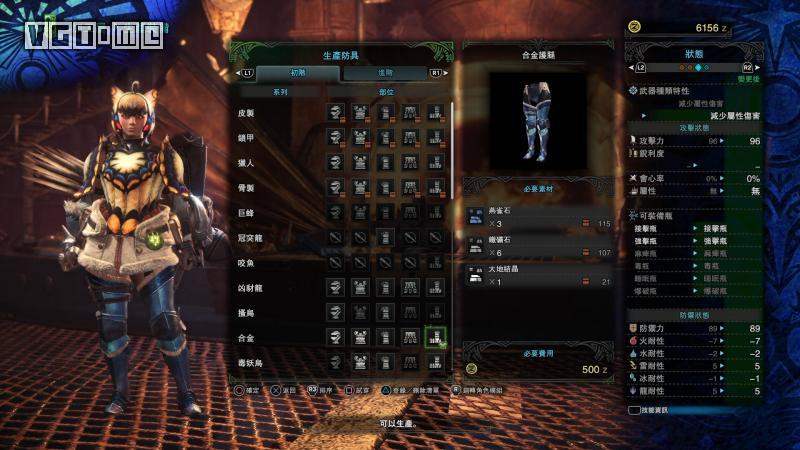
Task: Pick the 搔鳥 chest armor piece
Action: [361, 312]
